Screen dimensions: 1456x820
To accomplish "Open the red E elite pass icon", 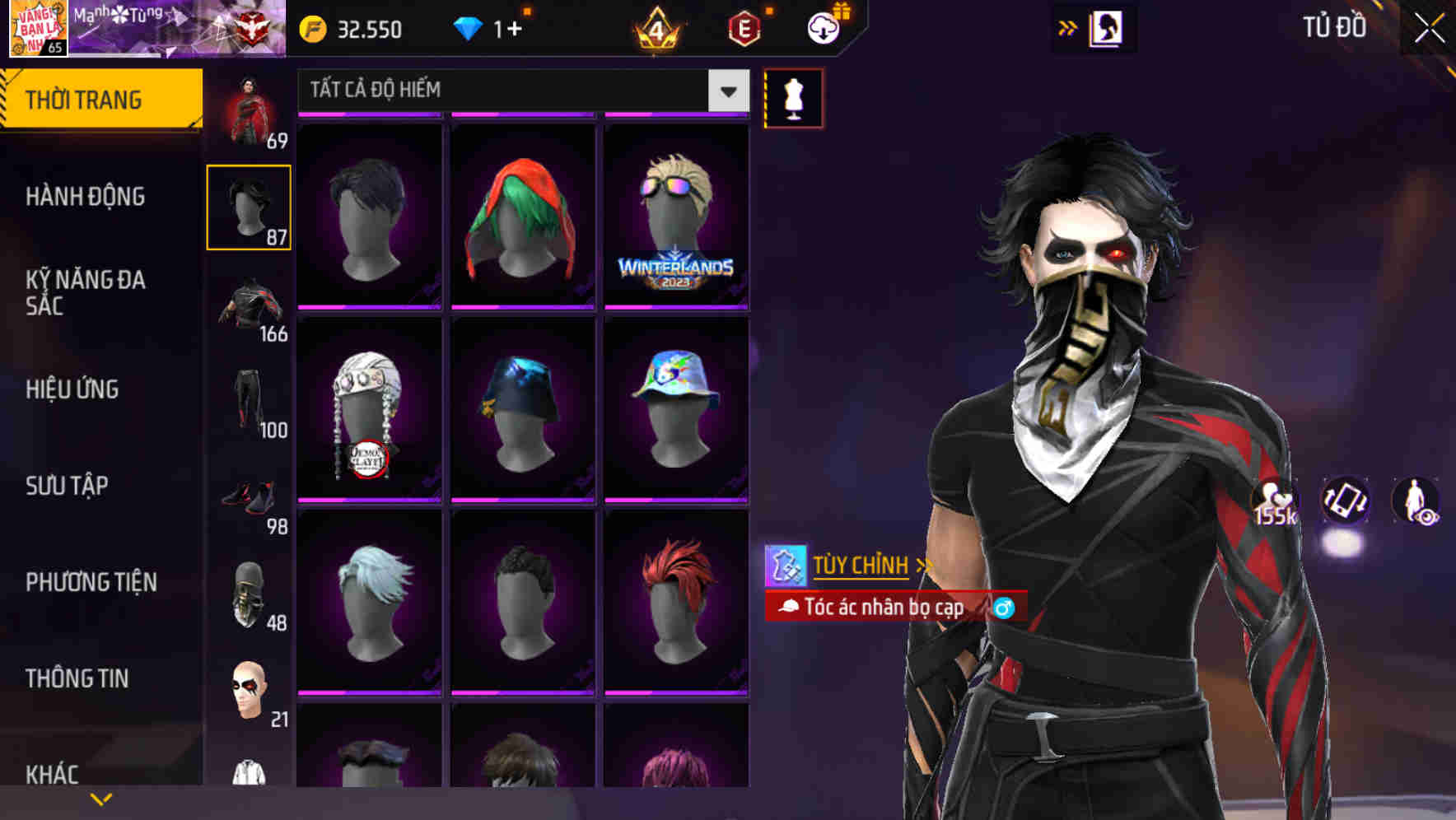I will pos(744,27).
